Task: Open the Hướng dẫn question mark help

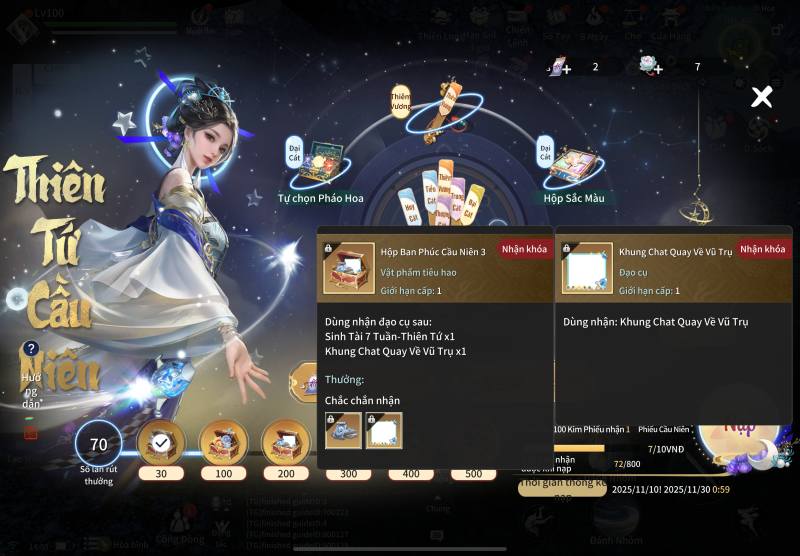Action: (x=31, y=349)
